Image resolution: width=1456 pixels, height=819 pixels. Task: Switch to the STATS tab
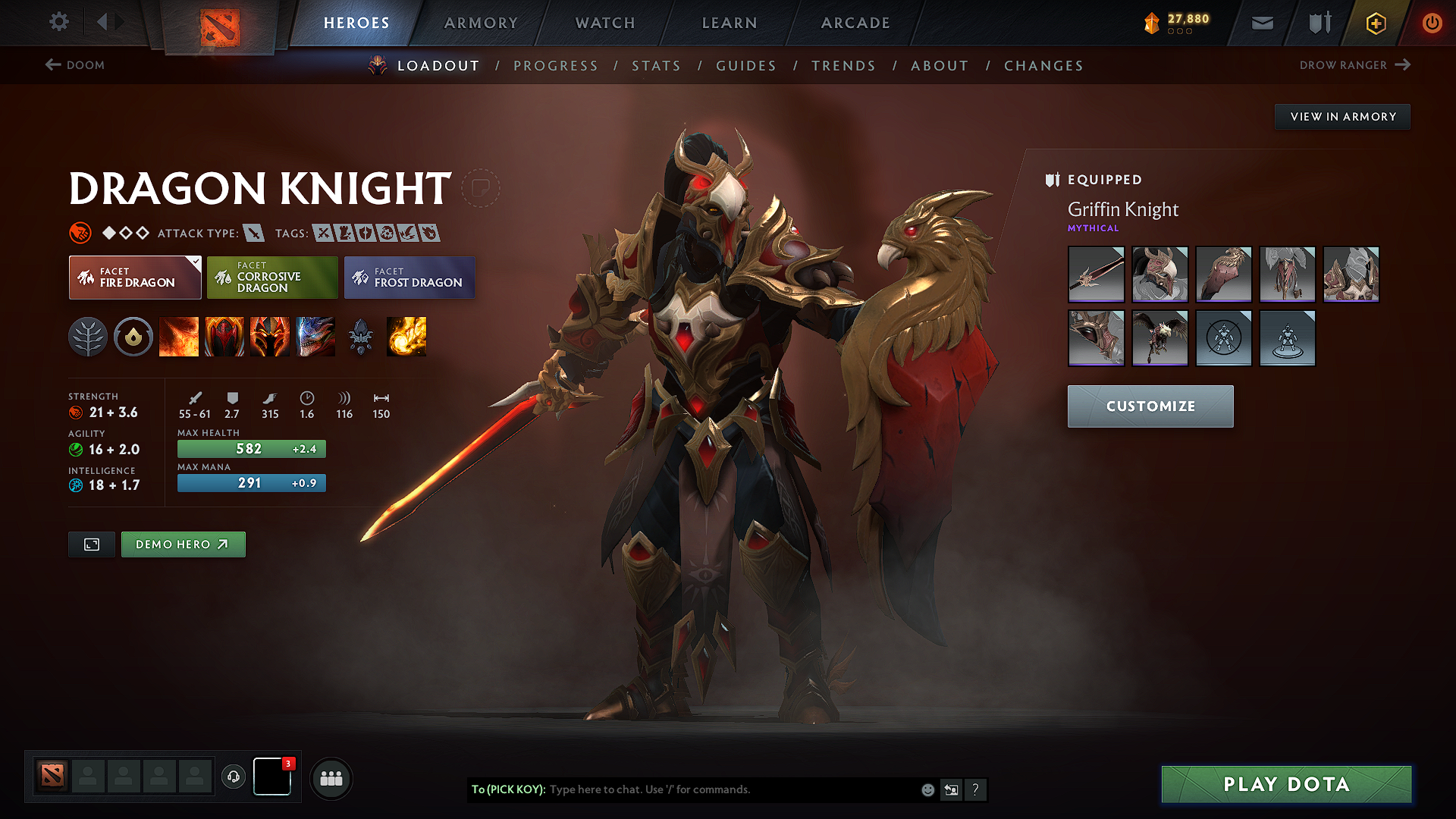pos(657,66)
